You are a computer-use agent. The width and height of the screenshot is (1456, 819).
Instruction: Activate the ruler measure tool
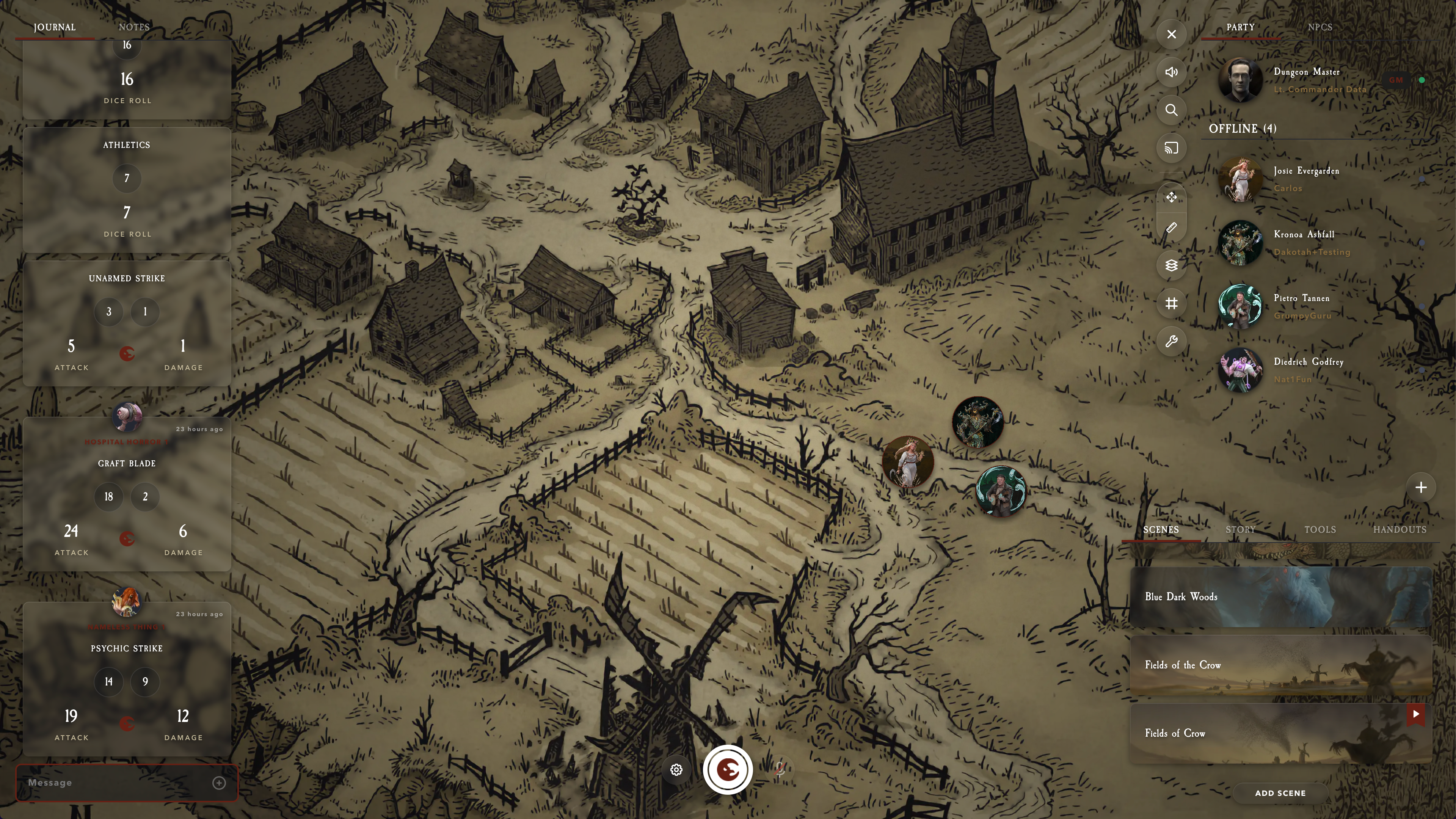[x=1171, y=228]
